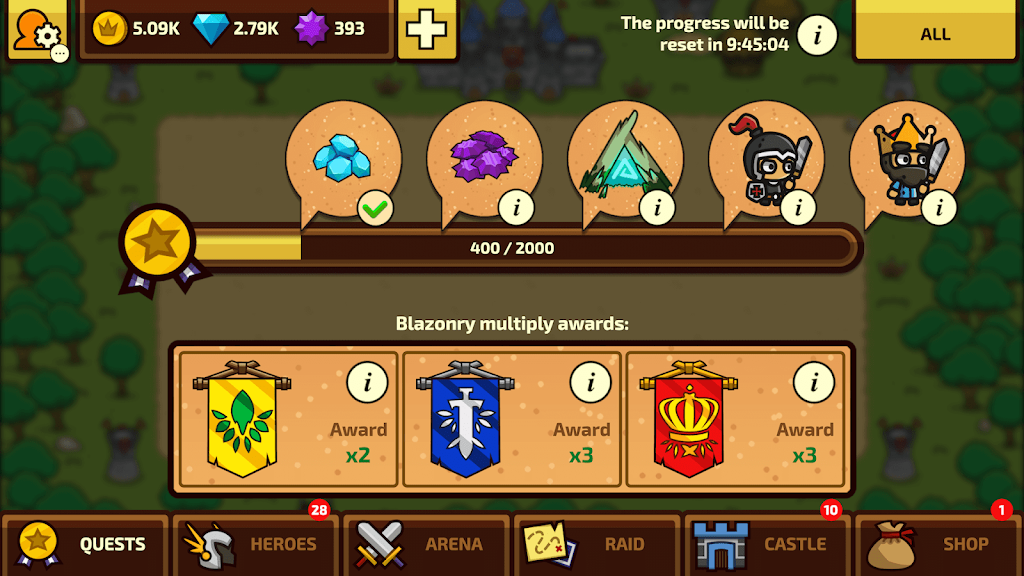Show info for the purple crystals reward
This screenshot has width=1024, height=576.
pos(517,207)
